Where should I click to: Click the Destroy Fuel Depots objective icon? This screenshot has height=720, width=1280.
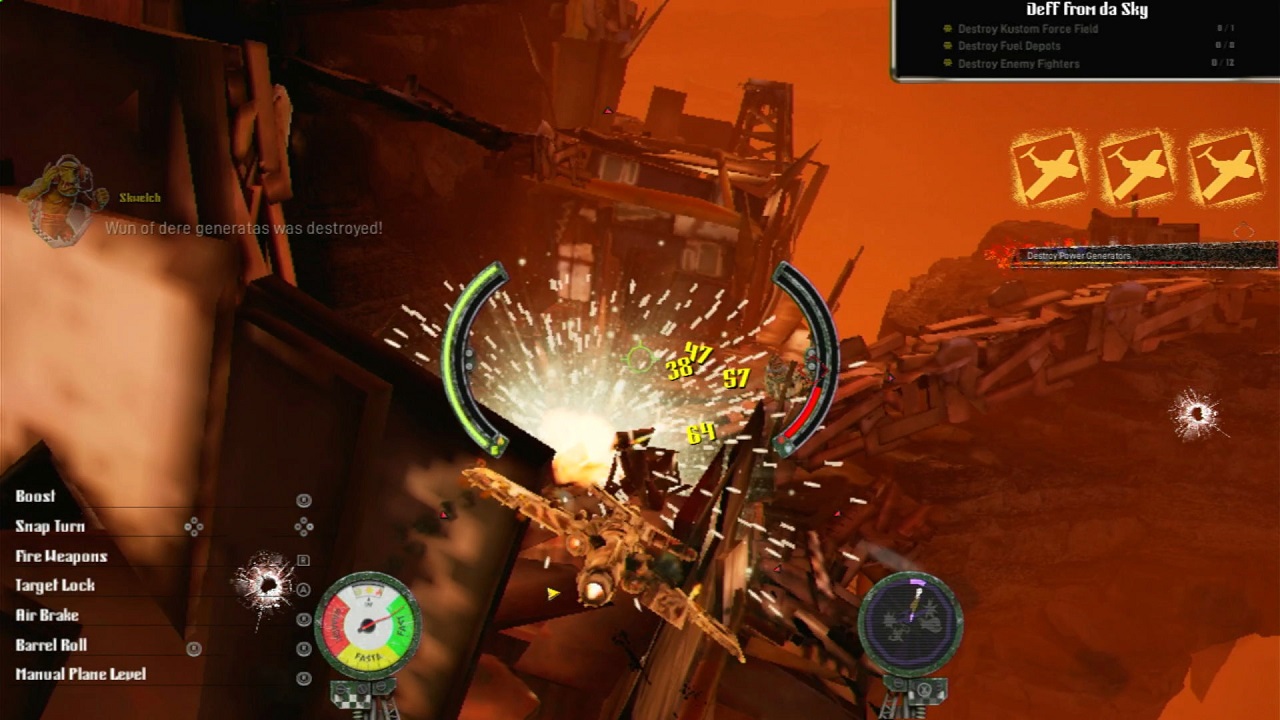click(x=948, y=46)
